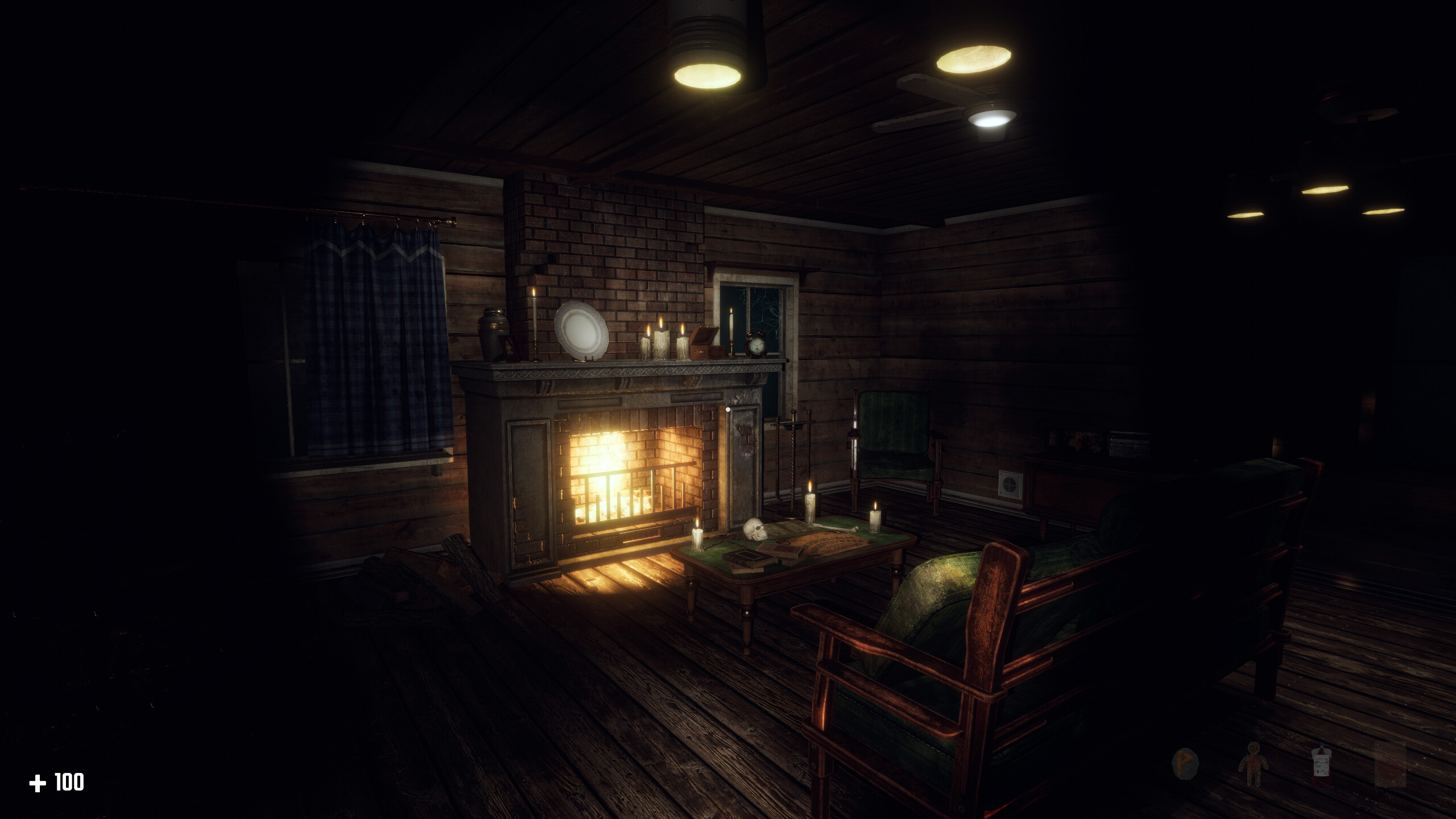Open the small wooden box on the mantel
This screenshot has height=819, width=1456.
coord(706,344)
